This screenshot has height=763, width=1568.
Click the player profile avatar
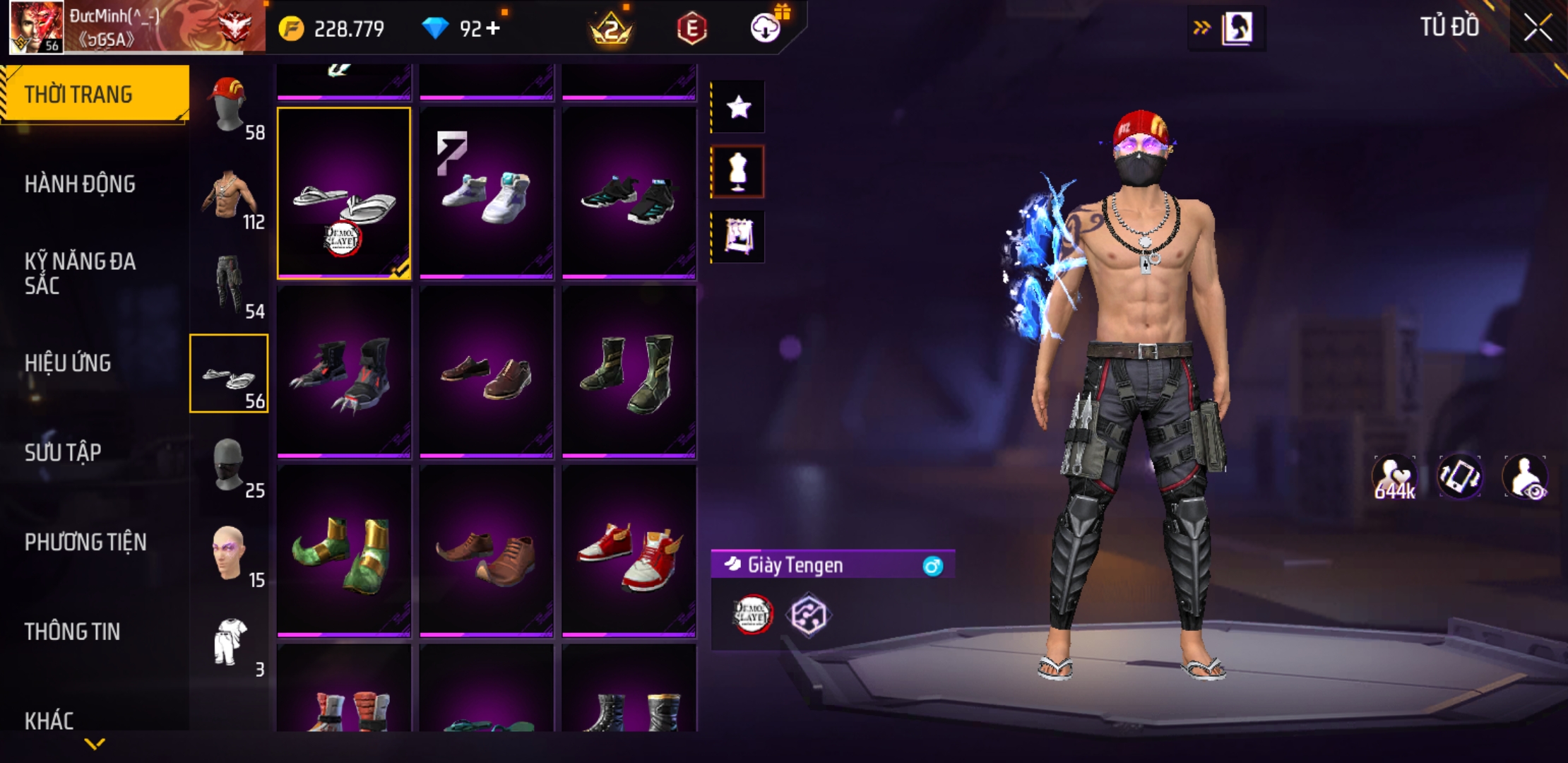pos(35,27)
